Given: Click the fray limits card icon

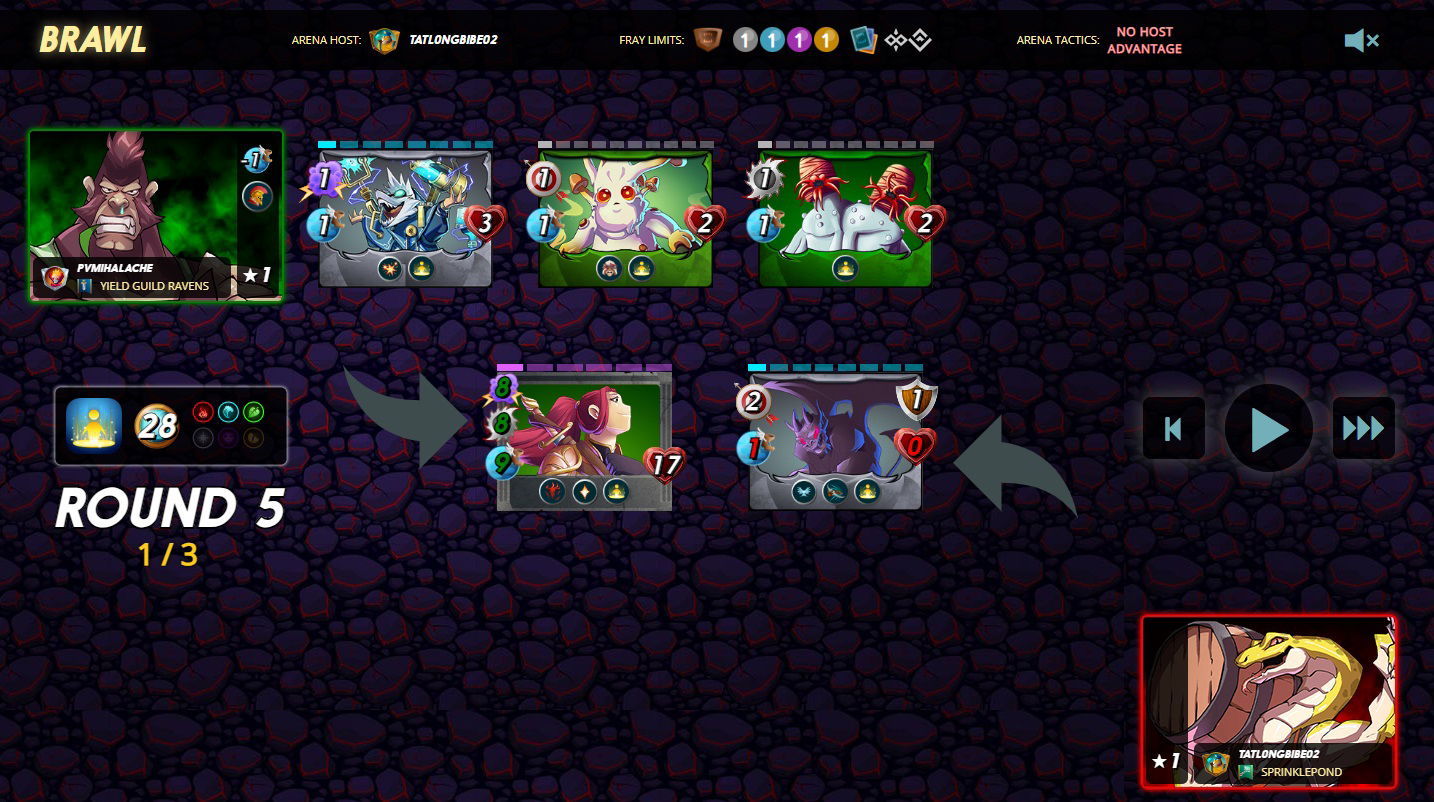Looking at the screenshot, I should [x=863, y=40].
